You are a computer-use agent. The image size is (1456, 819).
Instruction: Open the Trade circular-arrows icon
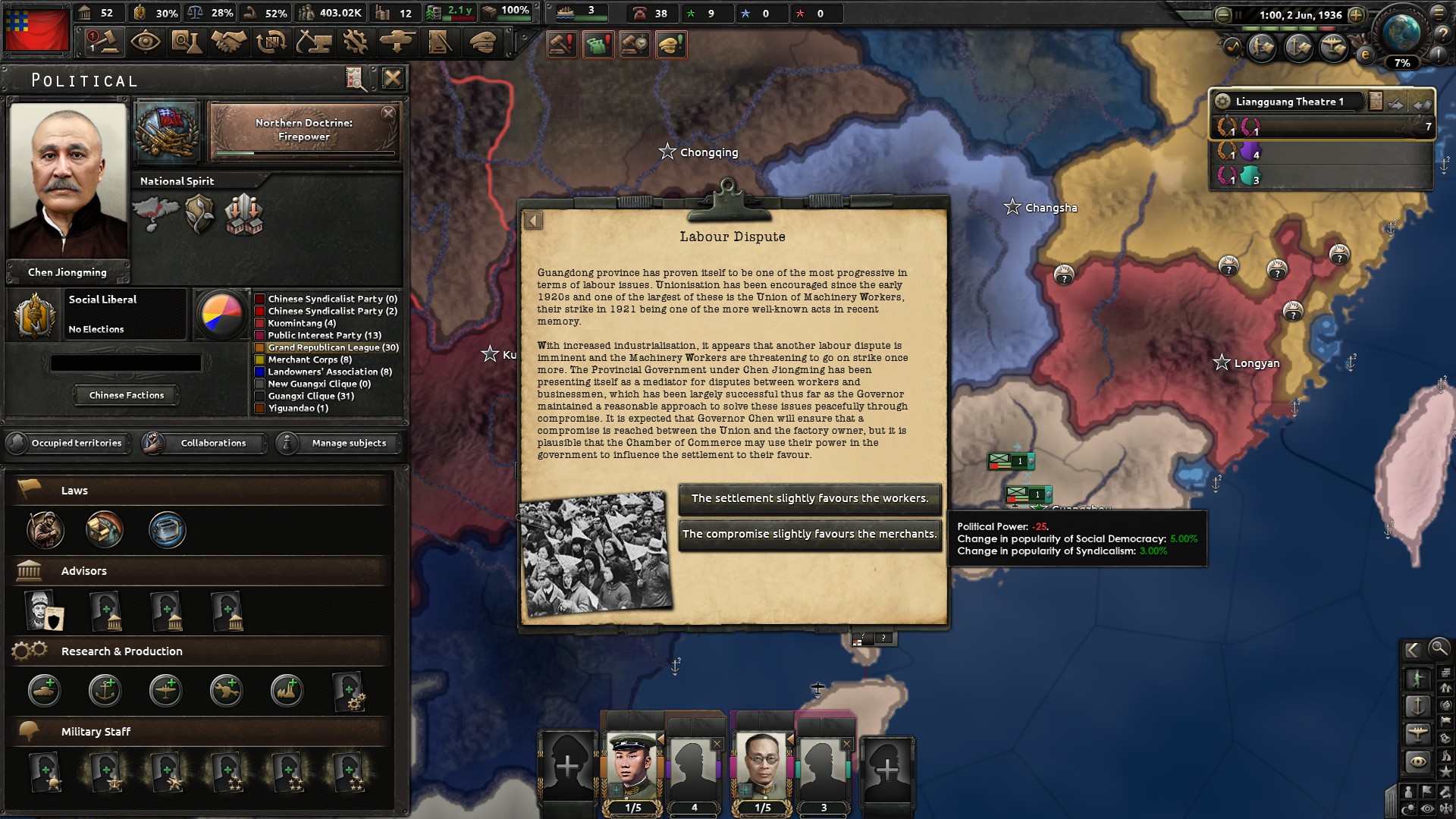point(270,42)
